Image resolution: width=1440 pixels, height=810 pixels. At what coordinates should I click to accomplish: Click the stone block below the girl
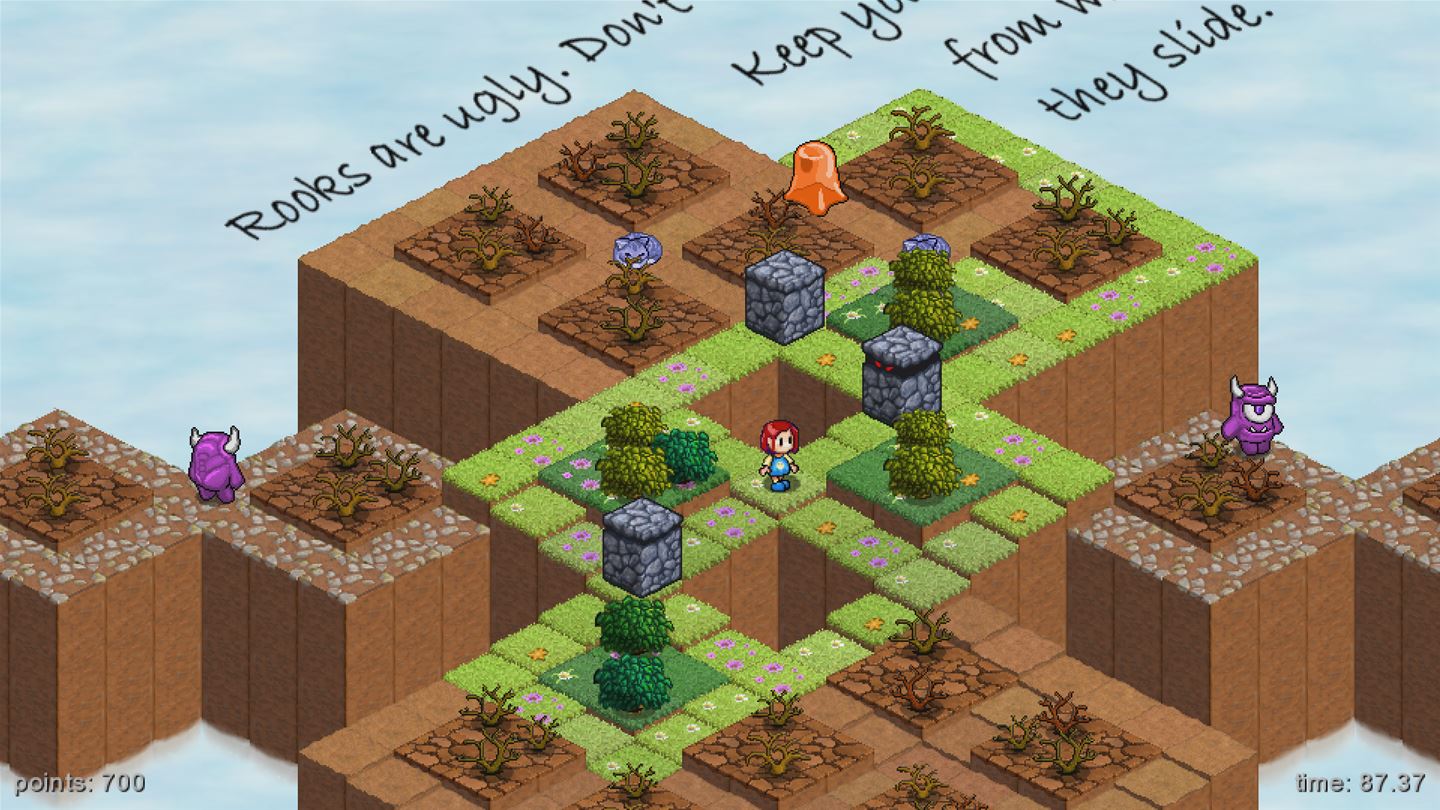(x=640, y=545)
